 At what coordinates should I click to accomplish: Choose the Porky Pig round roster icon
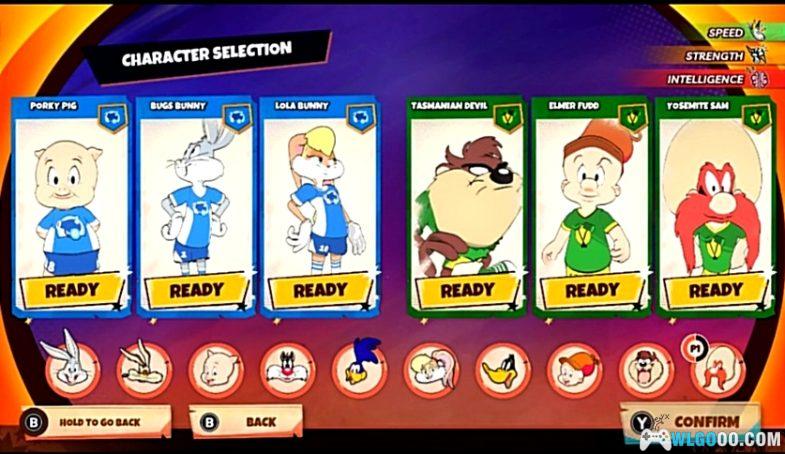(x=216, y=369)
